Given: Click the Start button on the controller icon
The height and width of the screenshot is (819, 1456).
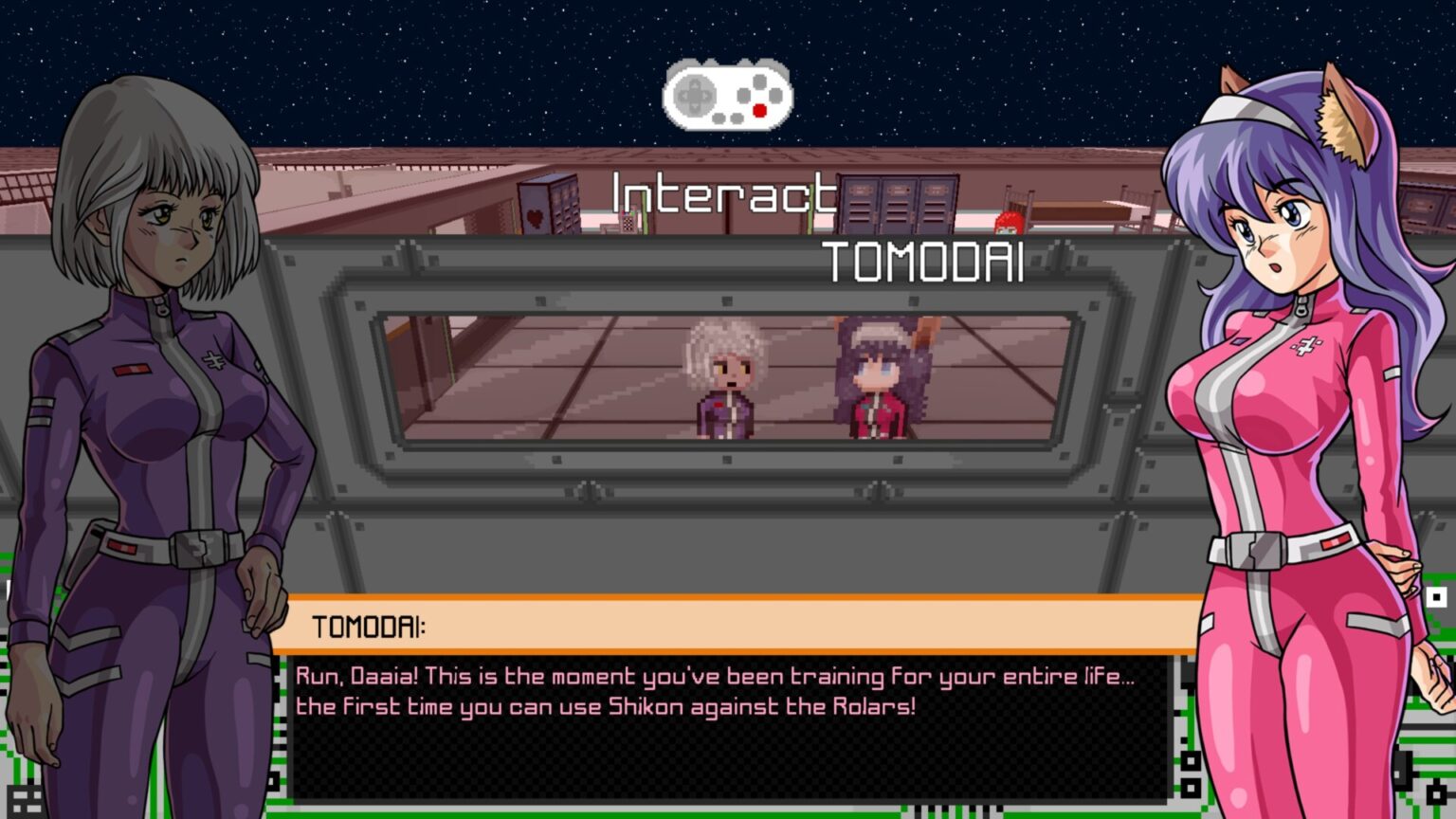Looking at the screenshot, I should pyautogui.click(x=736, y=118).
